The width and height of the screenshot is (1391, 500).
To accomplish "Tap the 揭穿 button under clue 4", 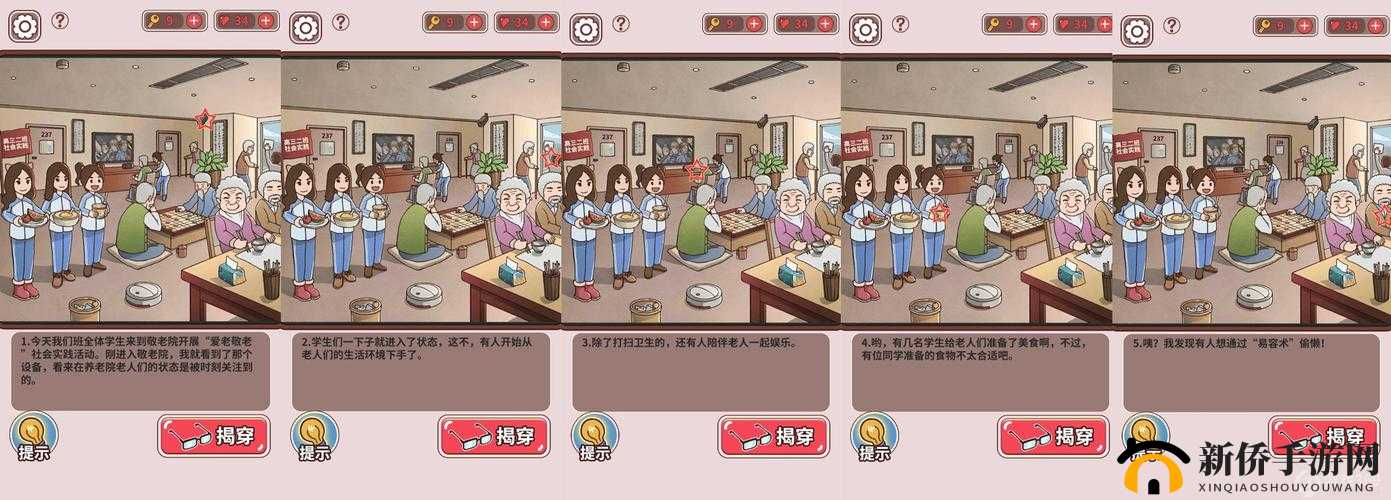I will pyautogui.click(x=1053, y=436).
